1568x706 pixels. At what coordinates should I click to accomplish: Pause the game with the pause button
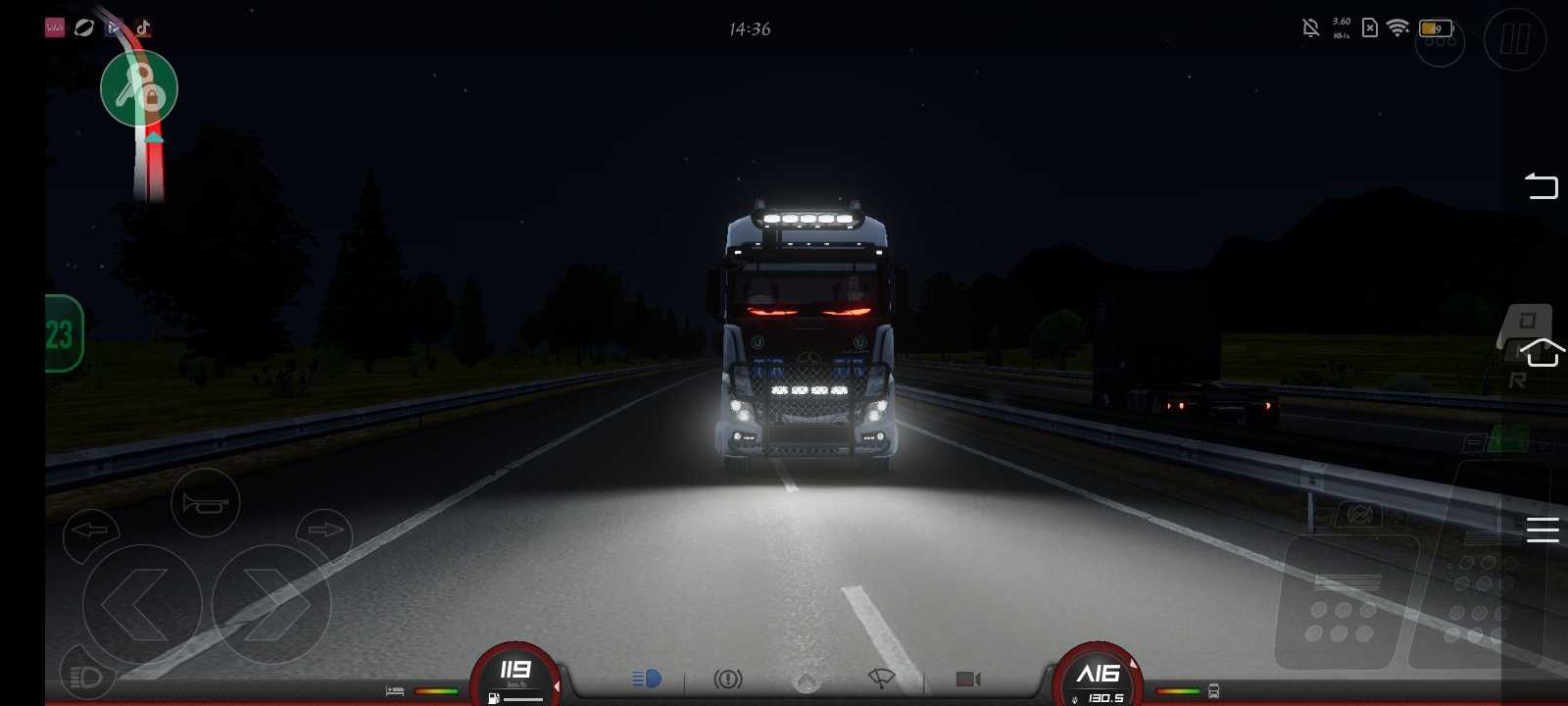coord(1514,40)
